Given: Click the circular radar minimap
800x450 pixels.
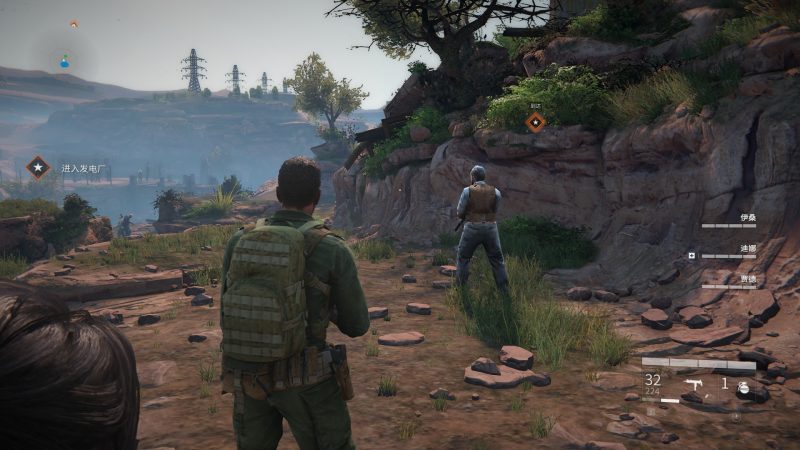Looking at the screenshot, I should (65, 61).
